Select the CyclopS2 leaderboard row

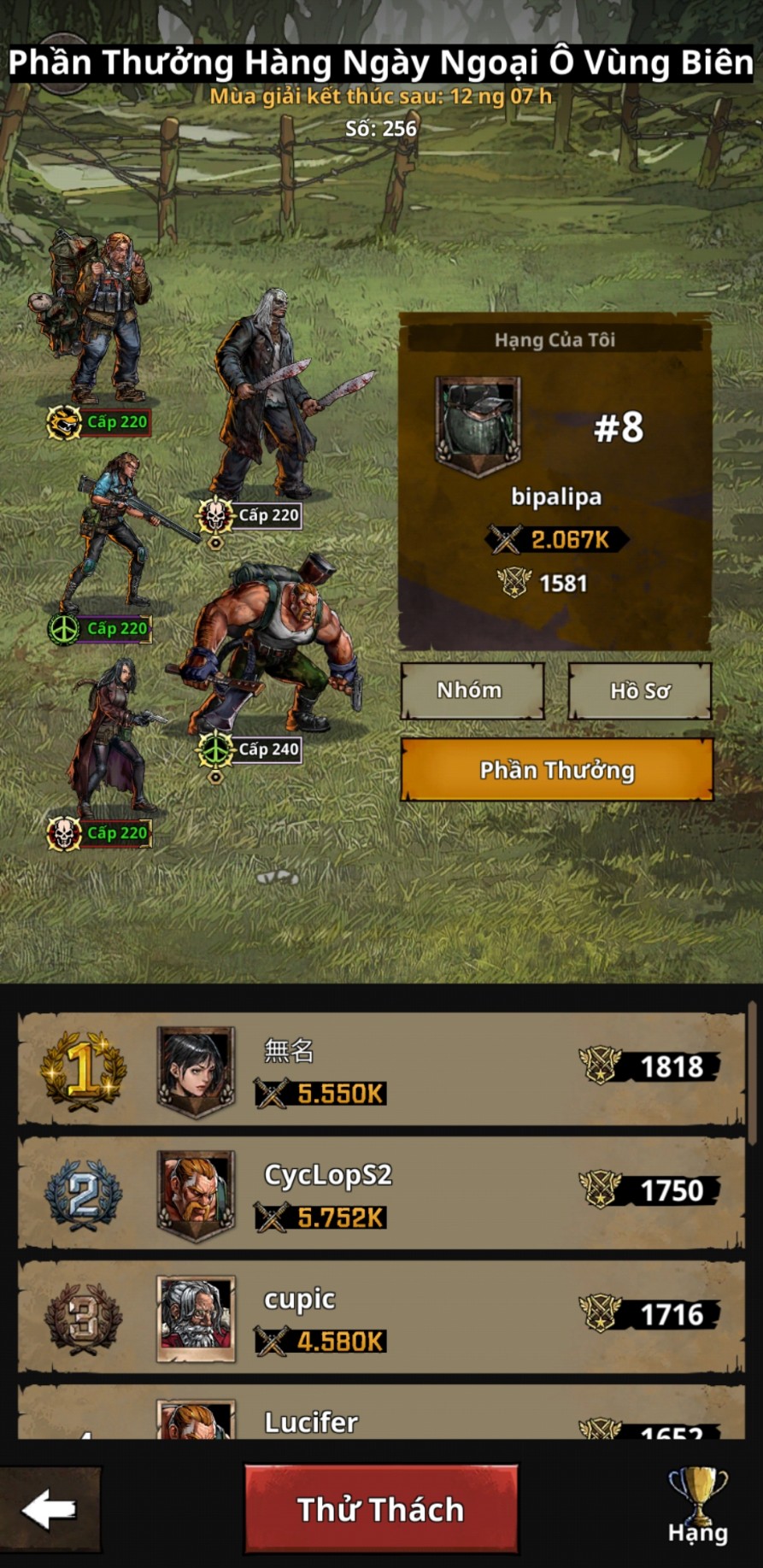point(381,1192)
